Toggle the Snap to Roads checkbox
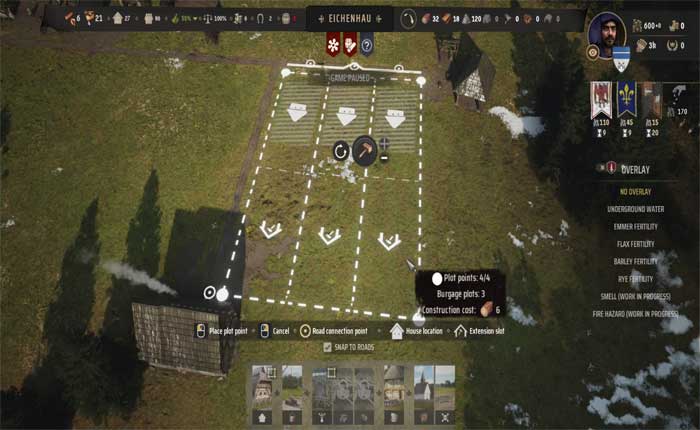Viewport: 700px width, 430px height. click(x=328, y=348)
